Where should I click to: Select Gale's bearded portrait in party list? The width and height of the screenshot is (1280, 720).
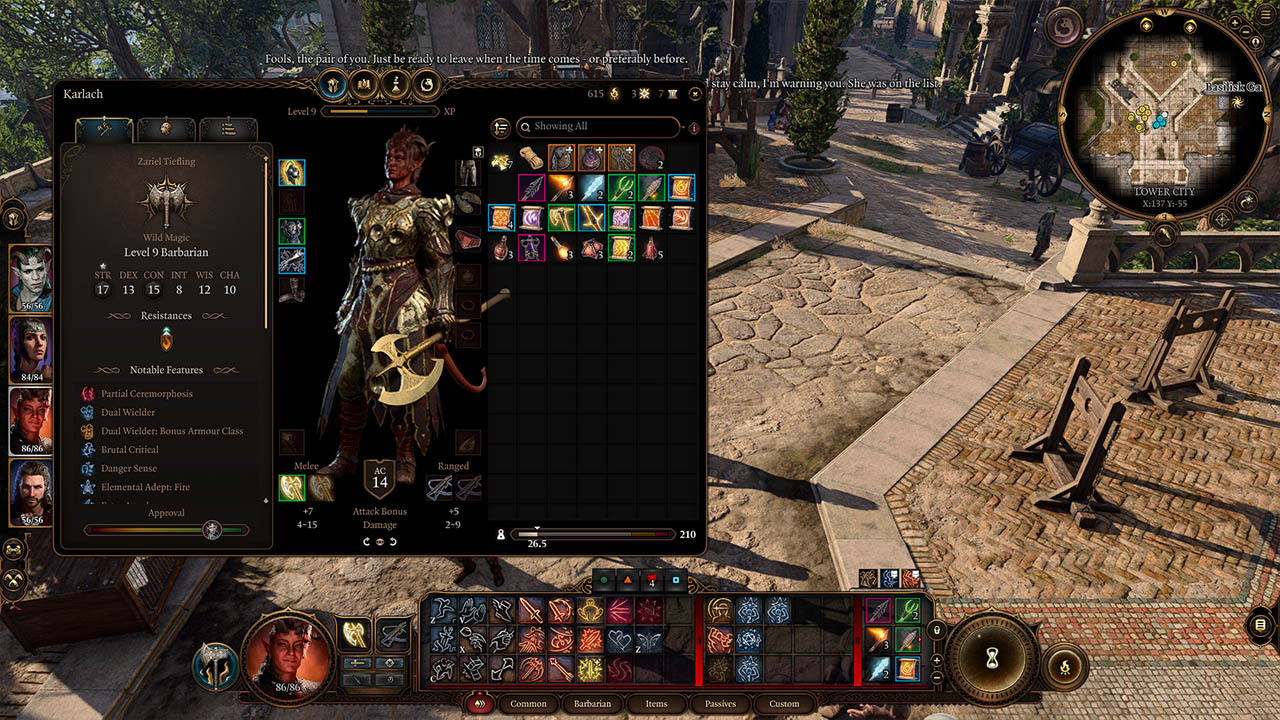pos(31,492)
